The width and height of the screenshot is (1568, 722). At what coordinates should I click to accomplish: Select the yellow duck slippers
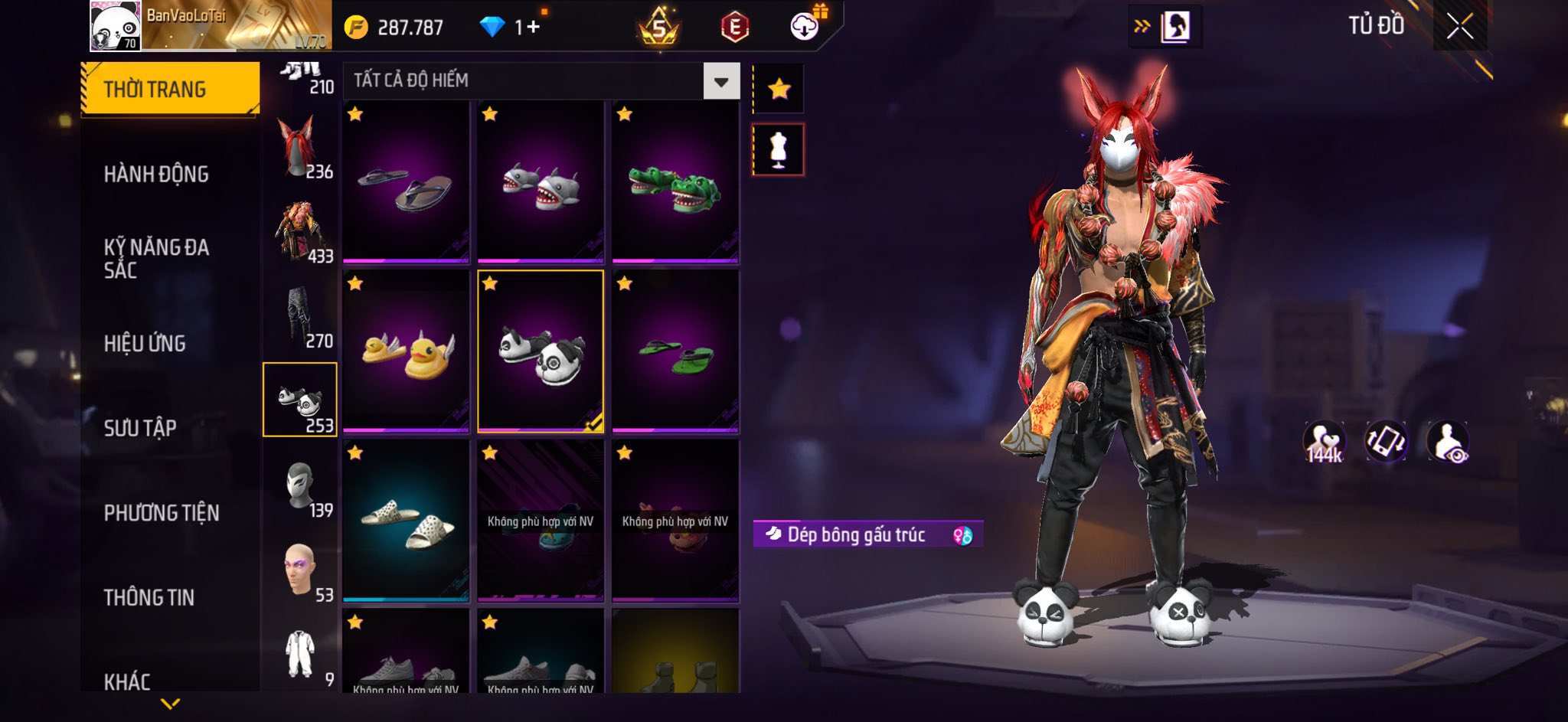(406, 351)
